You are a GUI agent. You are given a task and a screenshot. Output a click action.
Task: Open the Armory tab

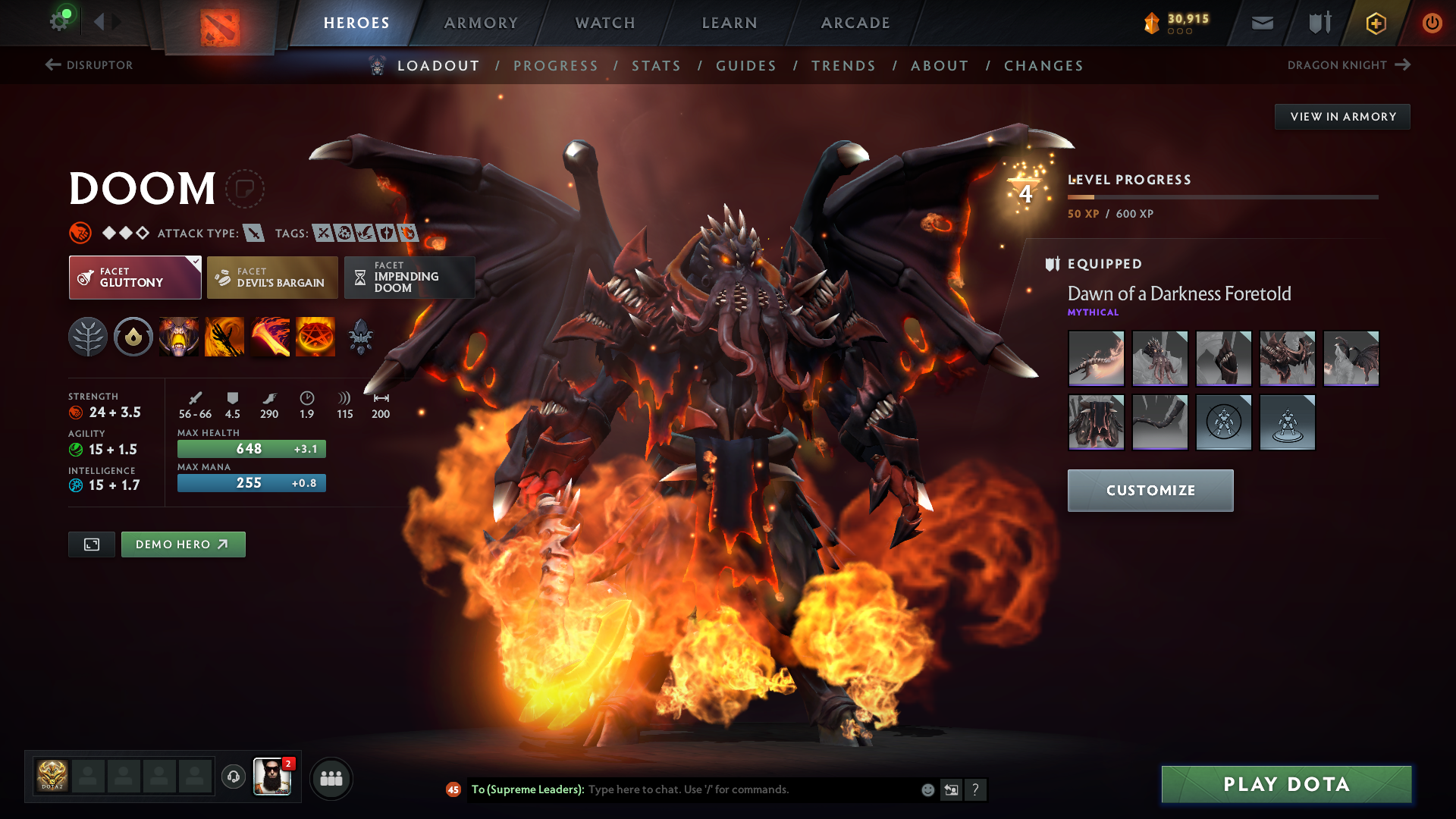(x=481, y=23)
